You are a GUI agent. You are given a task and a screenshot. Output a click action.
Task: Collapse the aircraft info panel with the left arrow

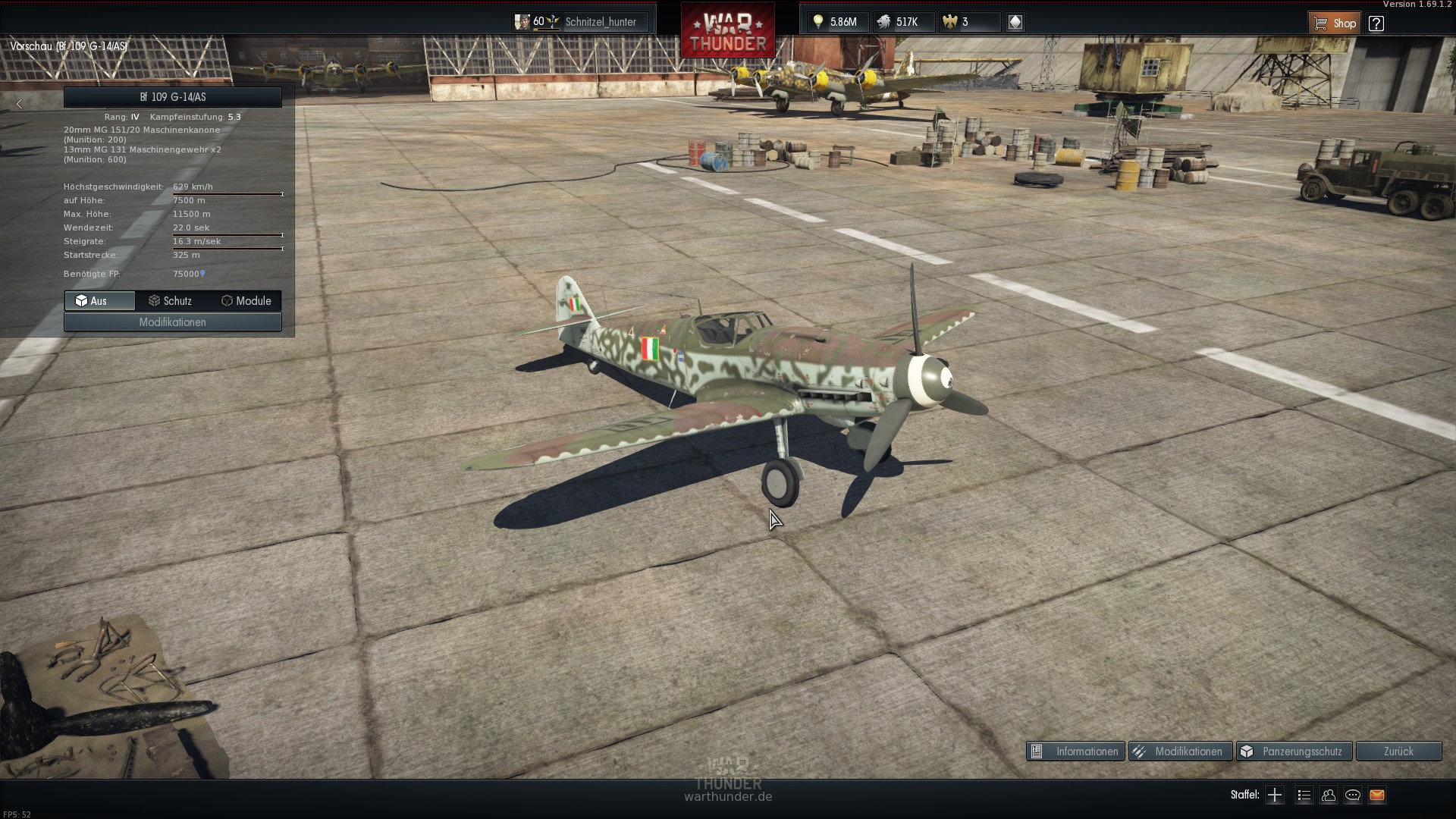pos(20,104)
